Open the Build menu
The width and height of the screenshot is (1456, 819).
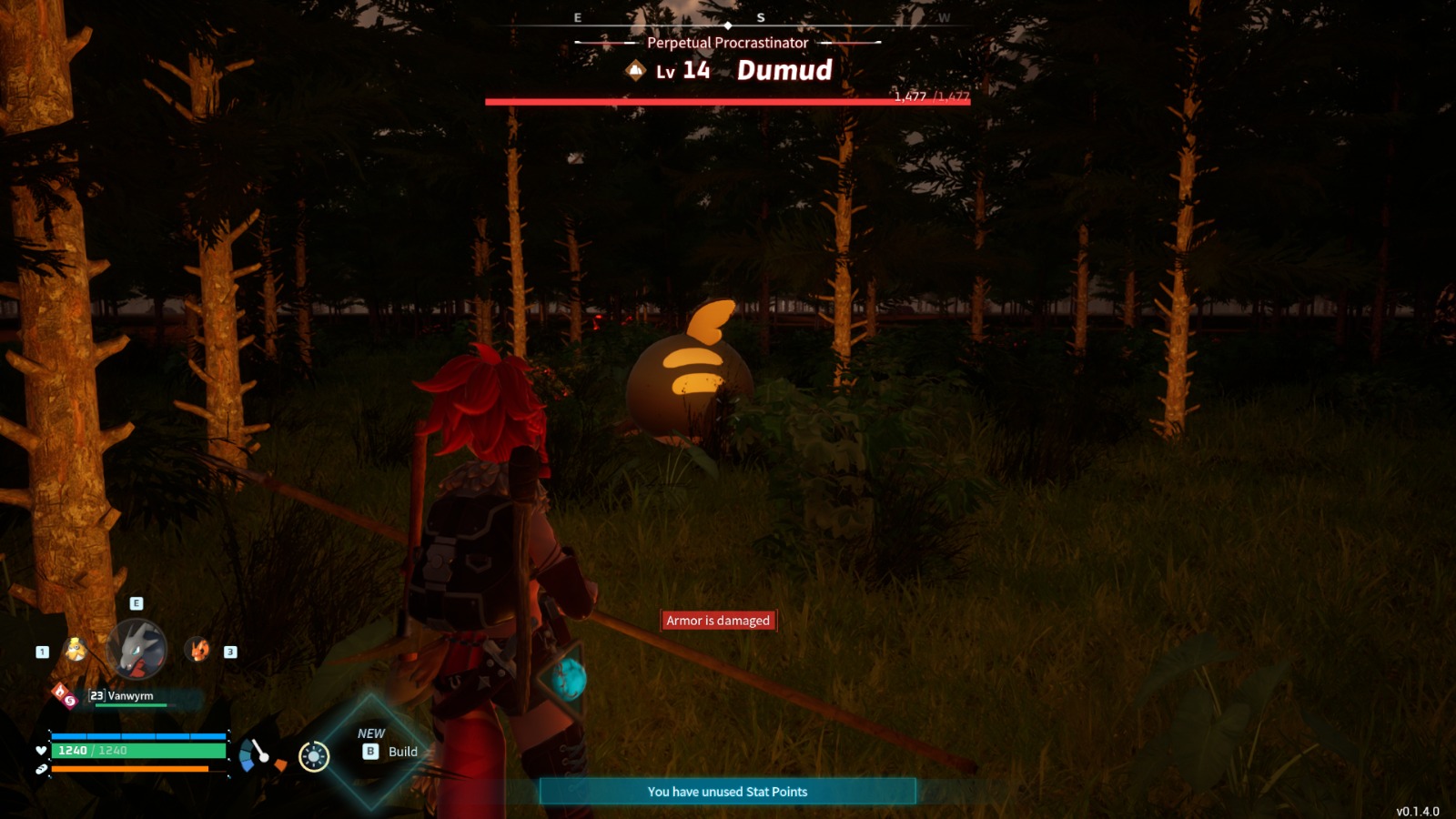click(403, 753)
